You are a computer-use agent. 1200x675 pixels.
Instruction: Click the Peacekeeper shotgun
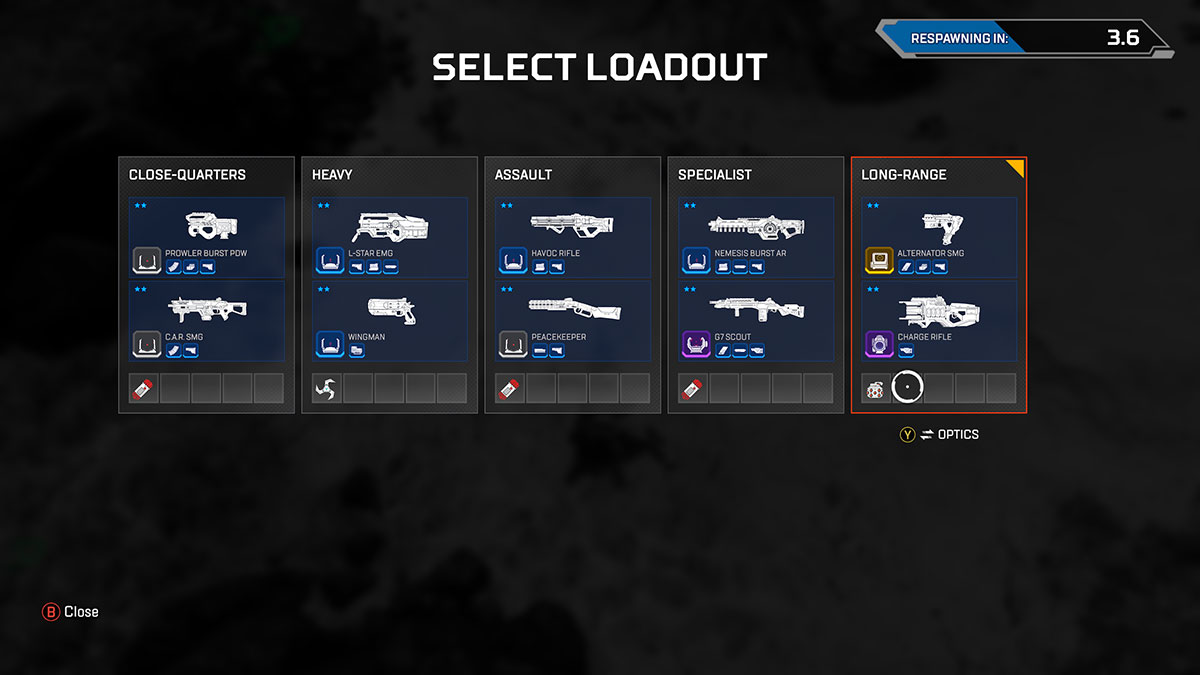click(573, 321)
